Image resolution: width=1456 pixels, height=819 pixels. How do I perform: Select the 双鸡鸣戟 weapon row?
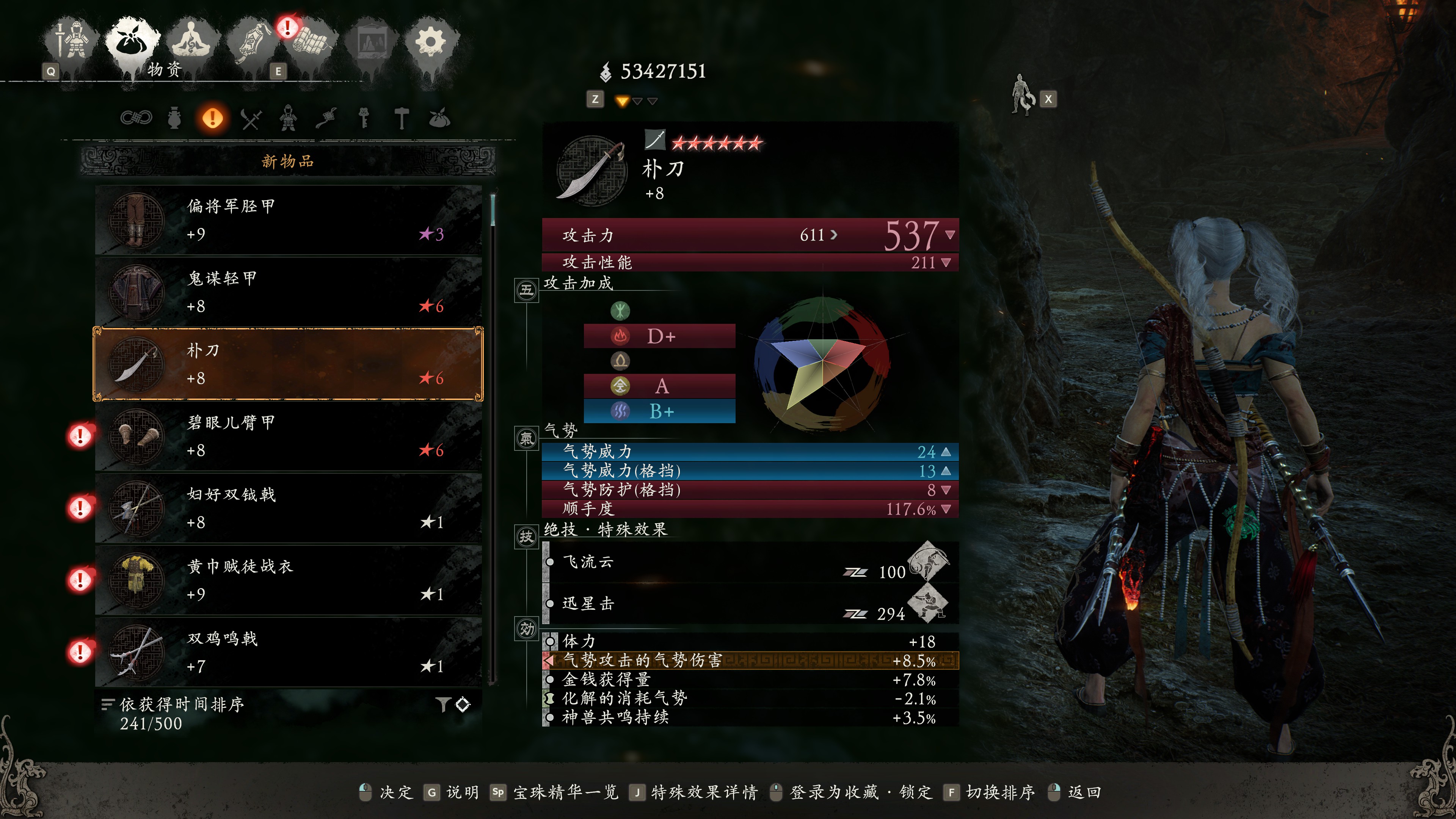(x=288, y=652)
